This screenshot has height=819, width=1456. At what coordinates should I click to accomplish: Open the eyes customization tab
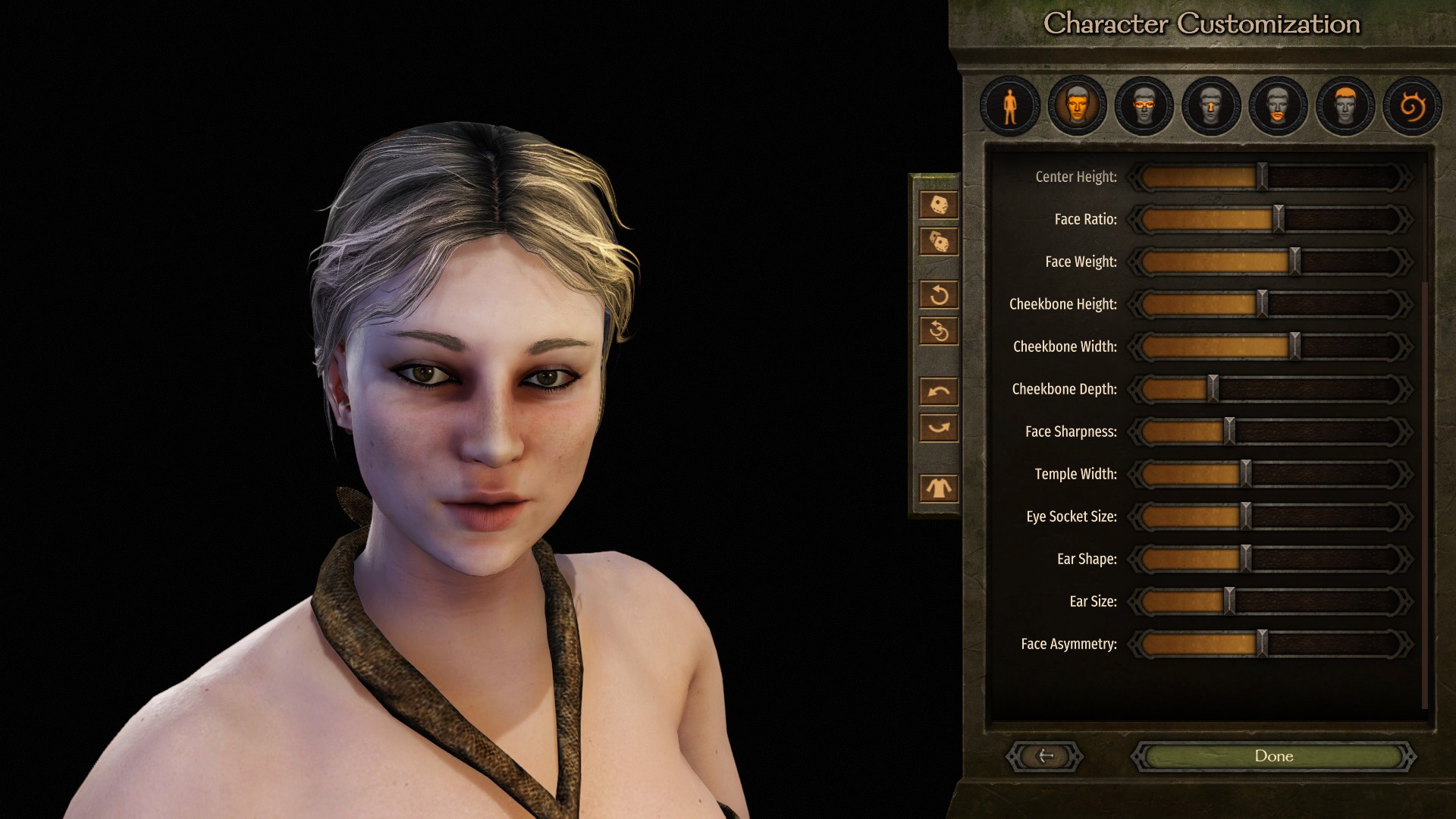point(1144,106)
